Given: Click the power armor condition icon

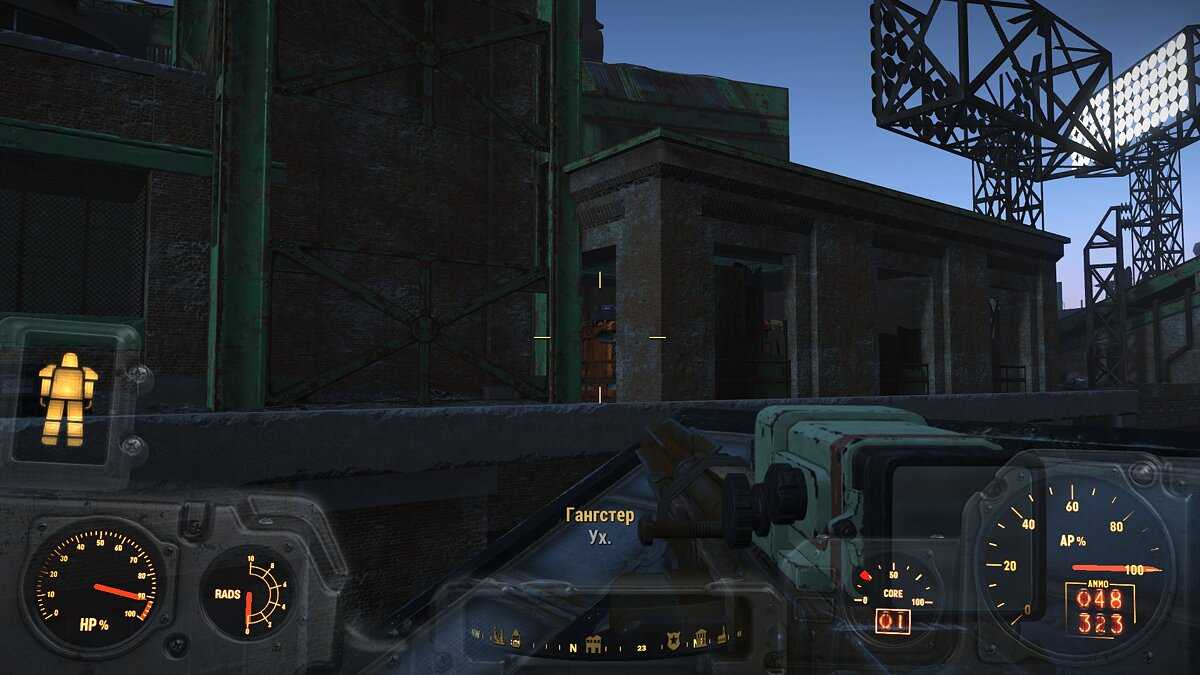Looking at the screenshot, I should 68,397.
